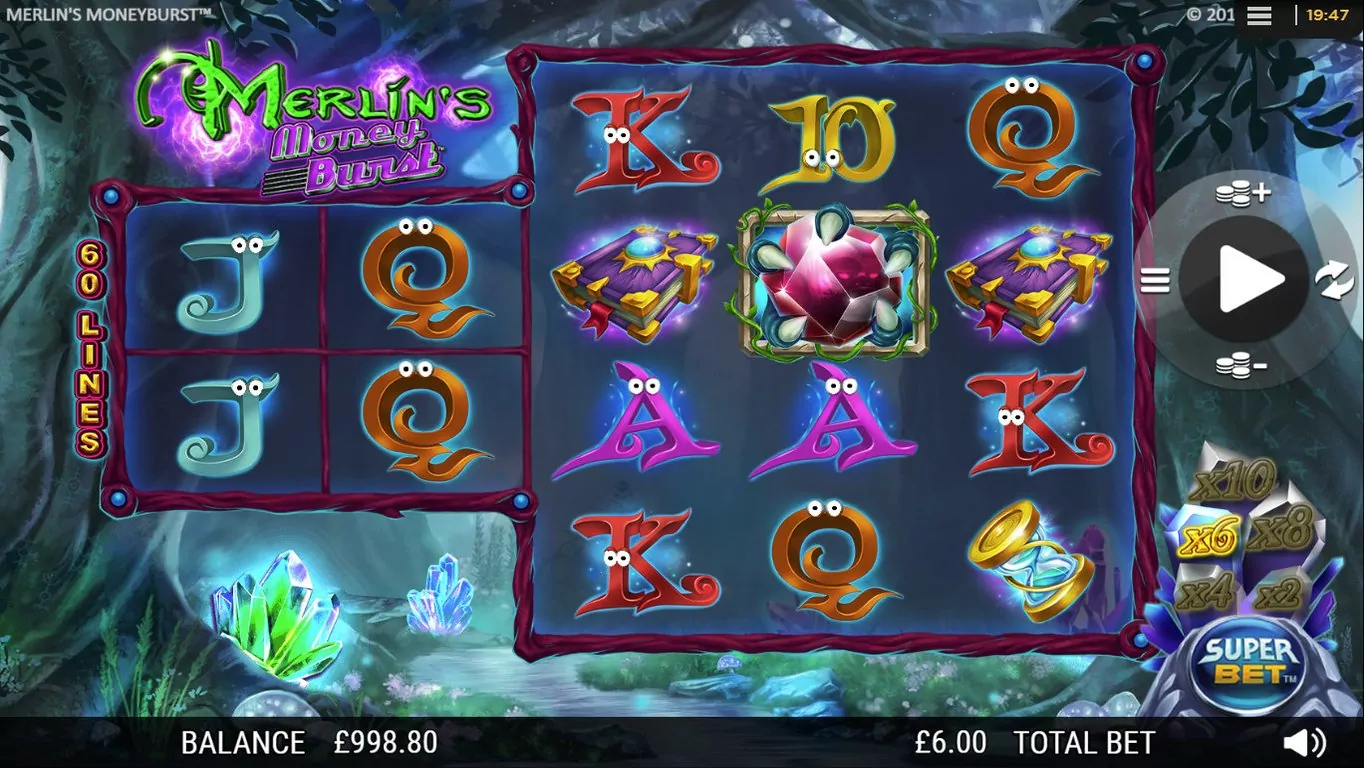Choose the x4 Super Bet multiplier crystal
The width and height of the screenshot is (1366, 768).
point(1204,594)
